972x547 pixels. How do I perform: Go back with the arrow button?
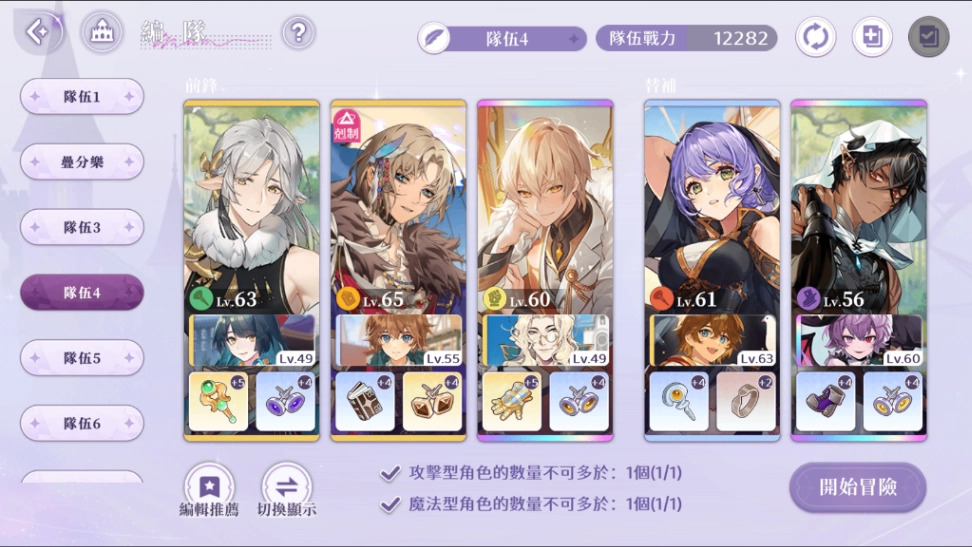38,33
